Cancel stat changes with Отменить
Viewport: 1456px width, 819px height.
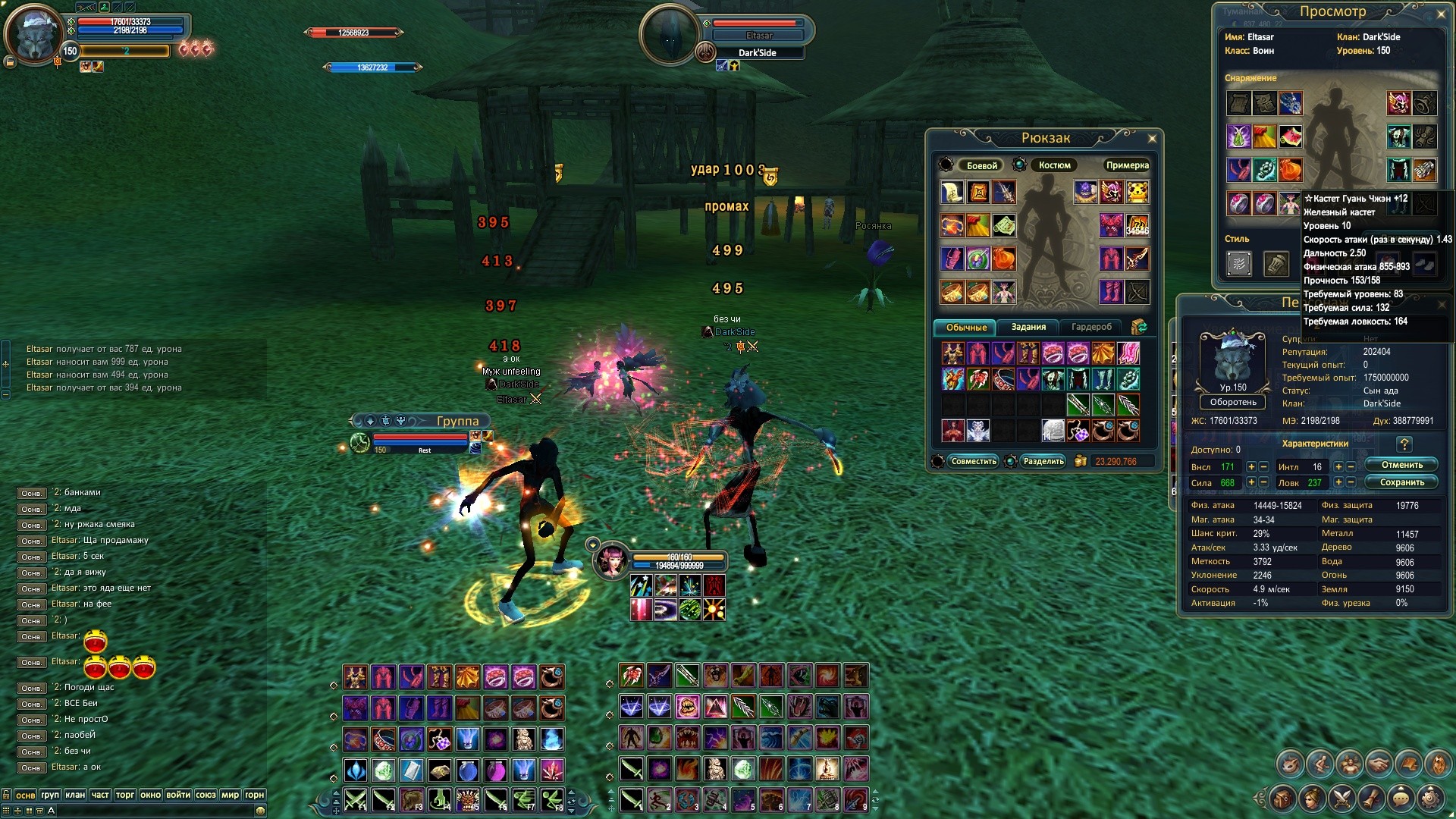pos(1401,465)
